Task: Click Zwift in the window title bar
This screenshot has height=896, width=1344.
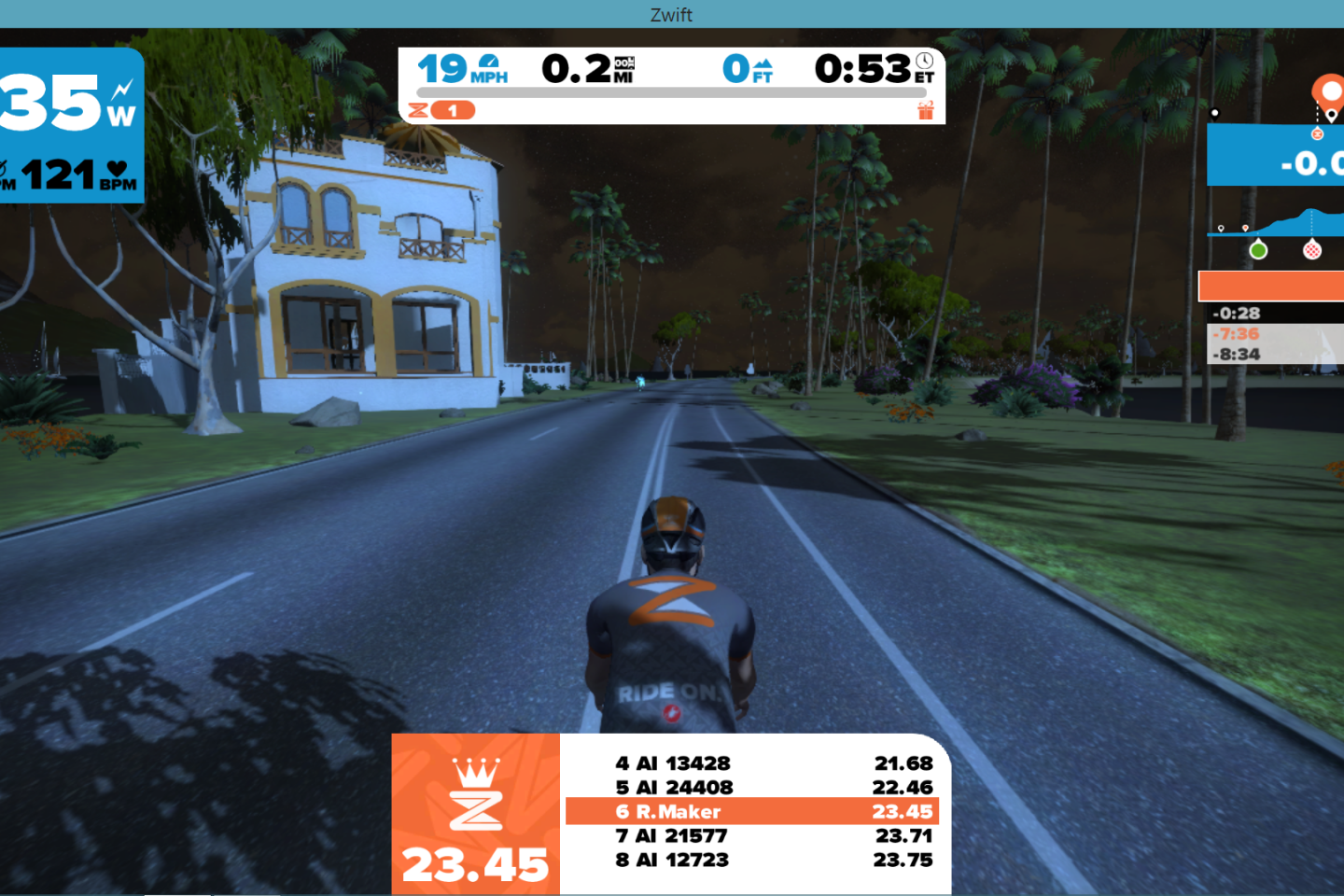Action: coord(671,14)
